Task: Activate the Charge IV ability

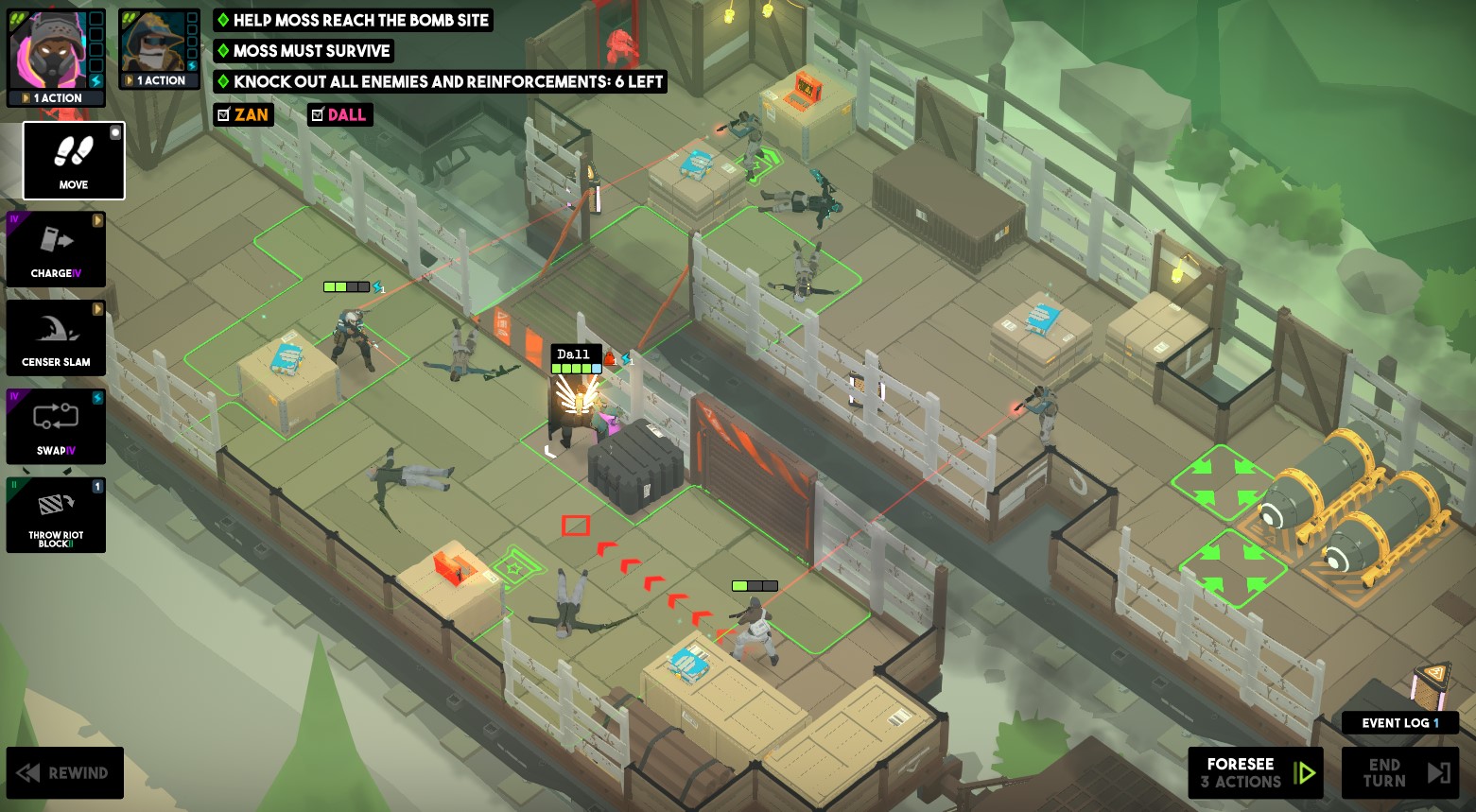Action: click(x=56, y=249)
